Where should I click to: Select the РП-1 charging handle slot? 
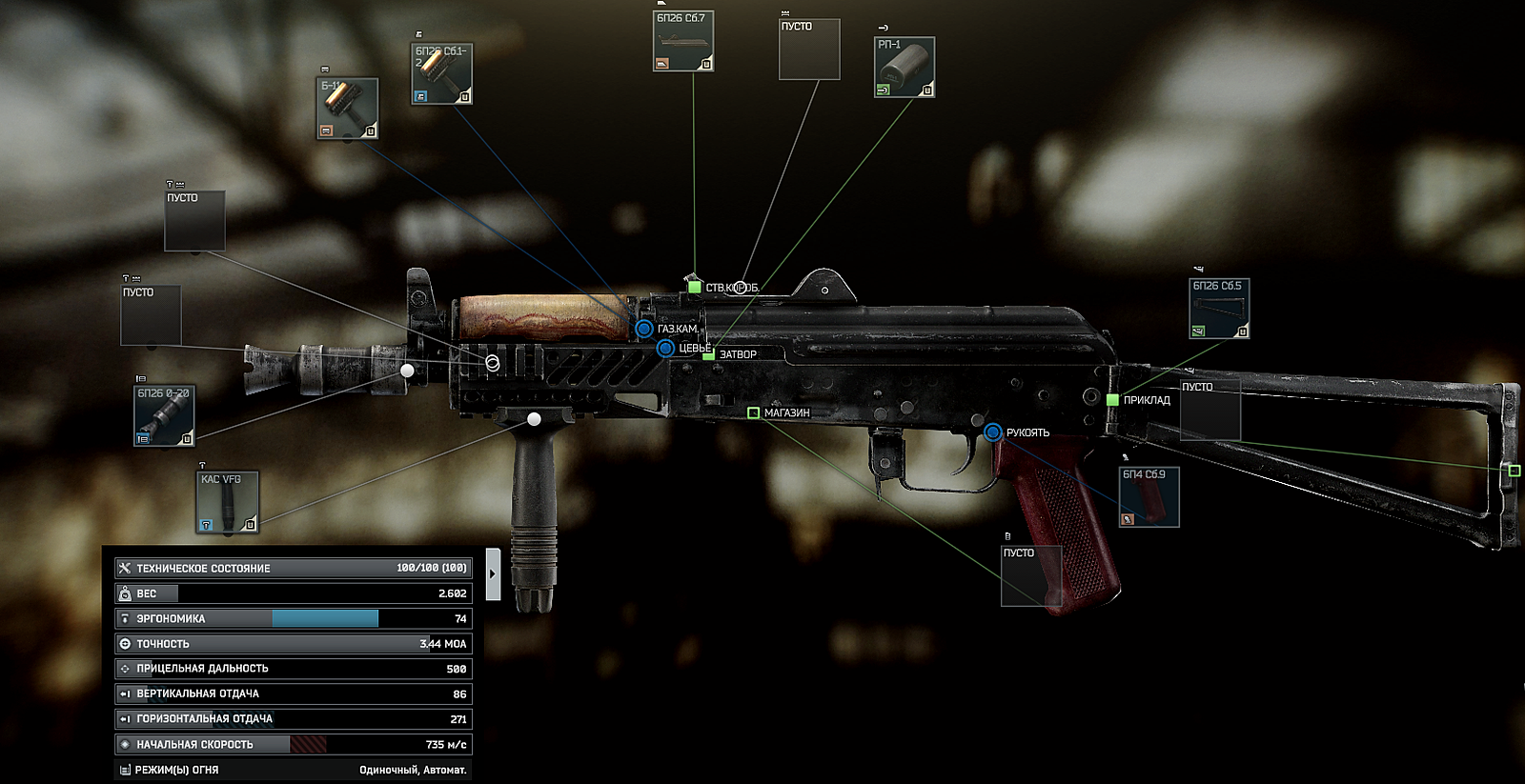point(905,67)
